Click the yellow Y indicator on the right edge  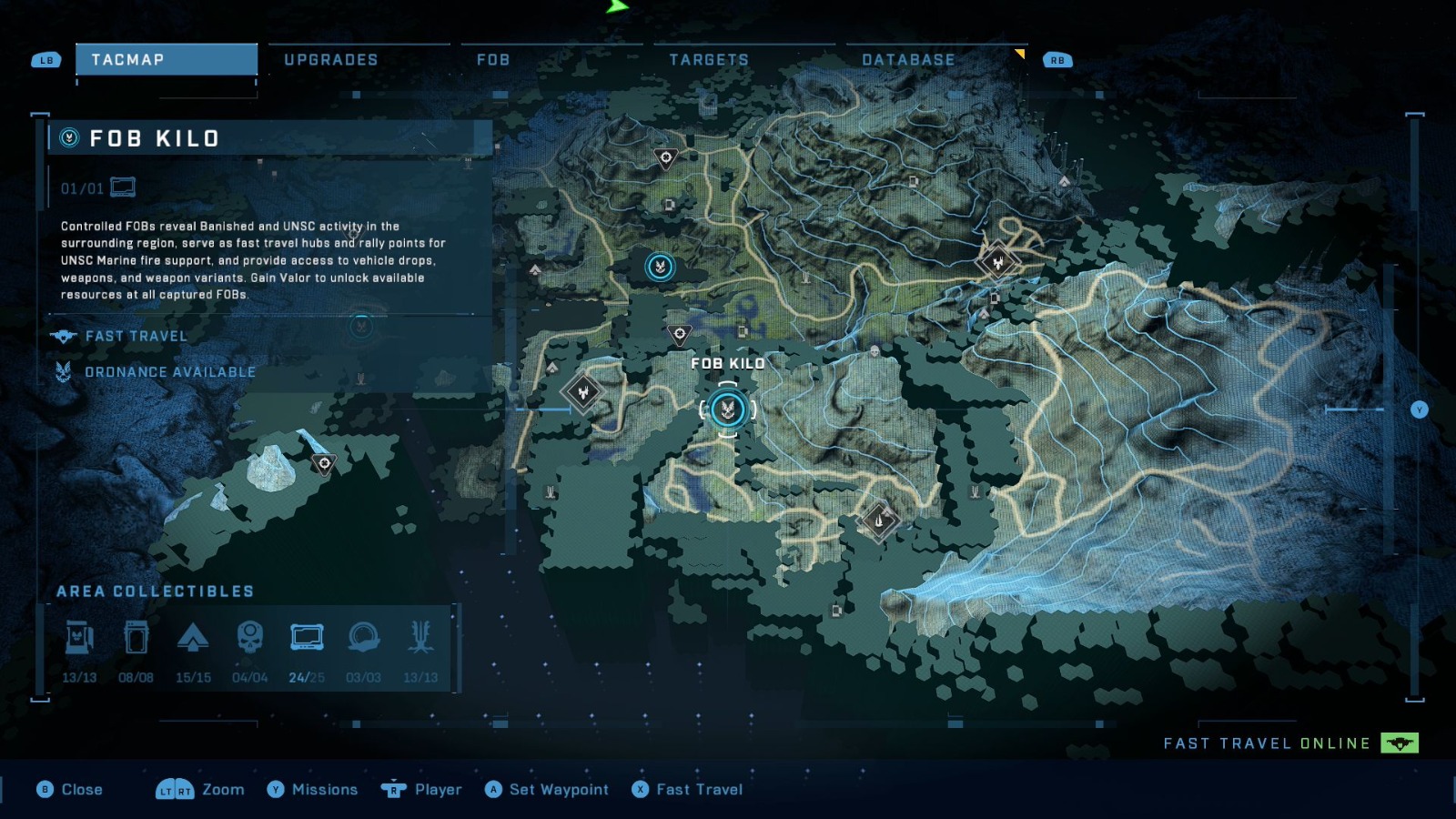[1420, 409]
